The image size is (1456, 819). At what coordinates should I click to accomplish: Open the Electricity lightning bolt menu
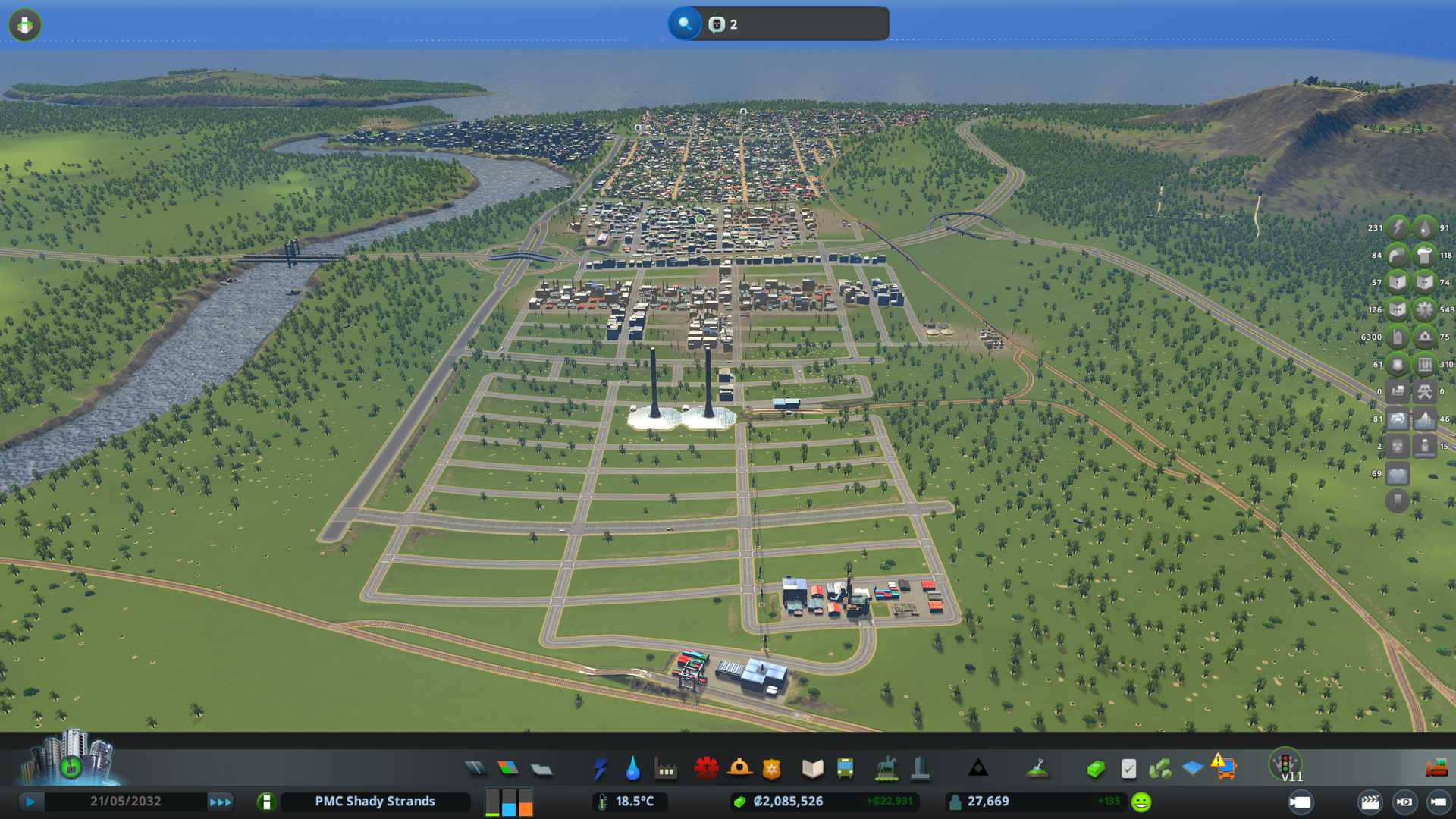click(x=600, y=769)
